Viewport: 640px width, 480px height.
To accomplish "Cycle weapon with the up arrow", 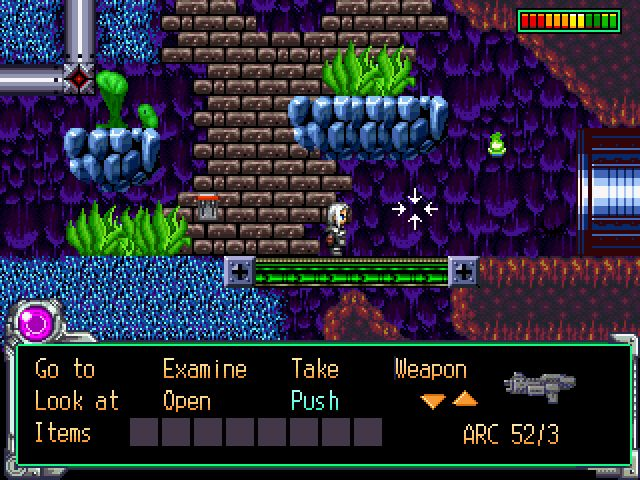I will click(465, 400).
